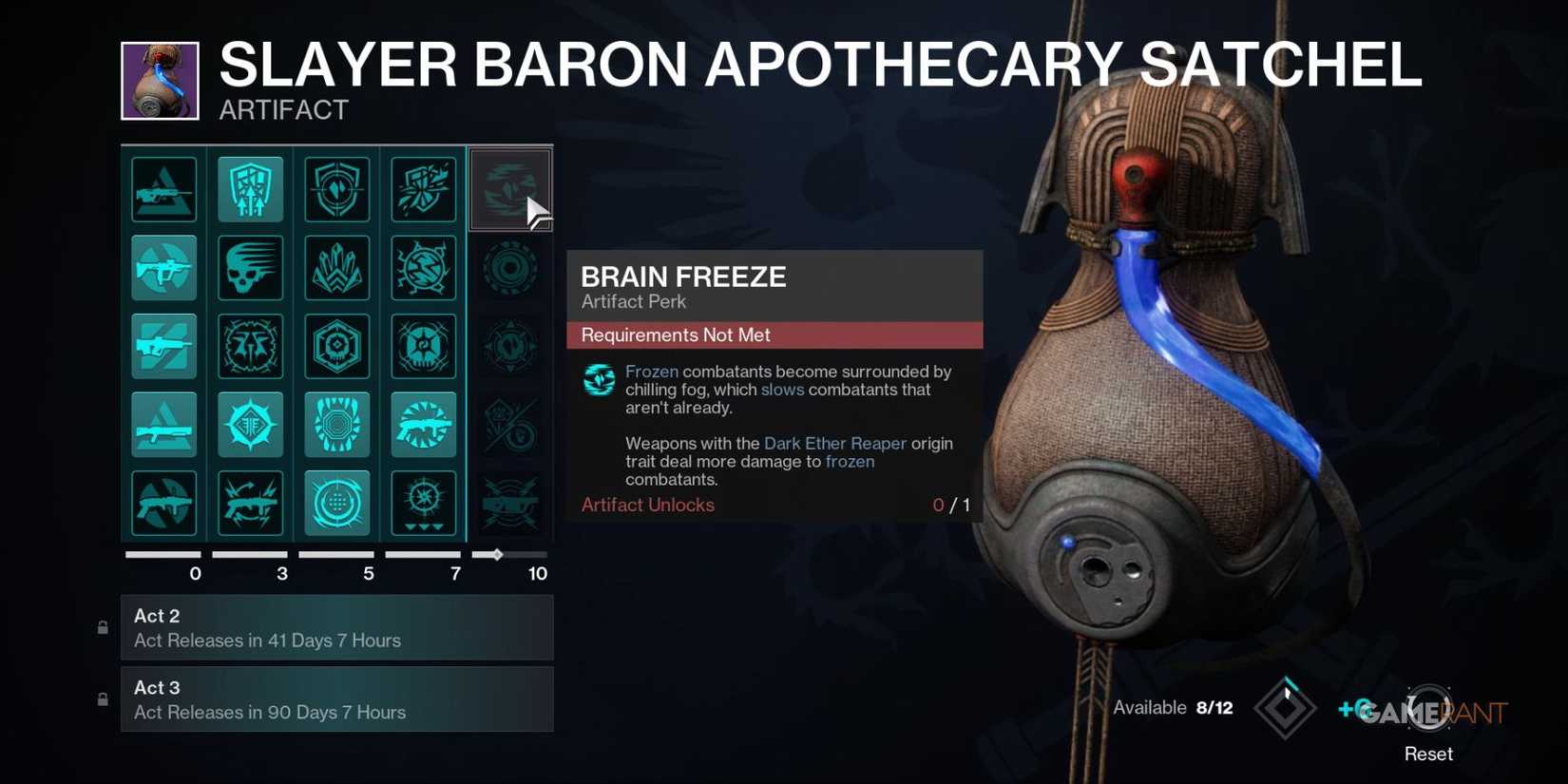This screenshot has width=1568, height=784.
Task: Click the sniper rifle perk icon
Action: click(x=163, y=346)
